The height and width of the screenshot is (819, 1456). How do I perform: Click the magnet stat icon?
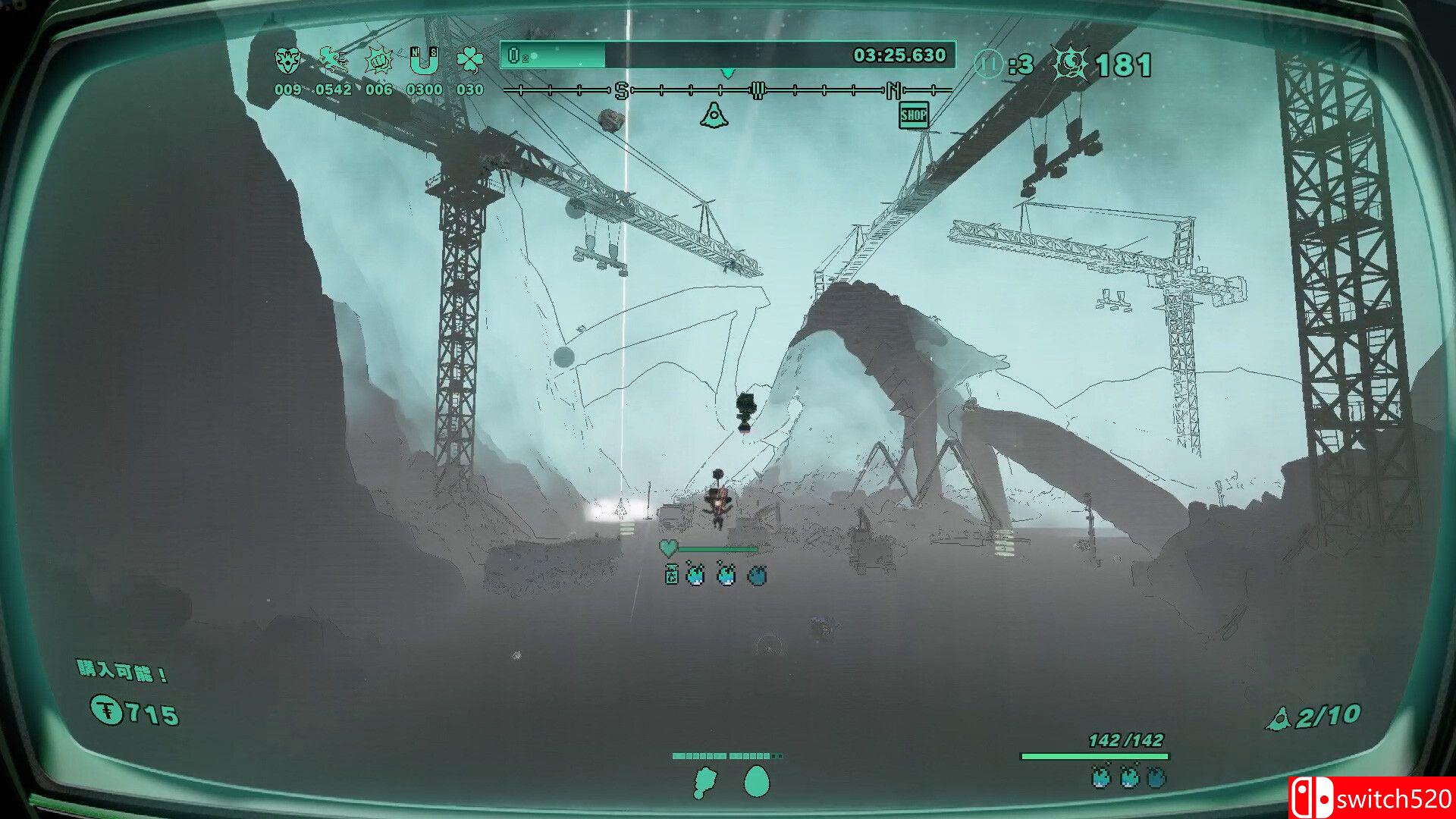(x=424, y=61)
